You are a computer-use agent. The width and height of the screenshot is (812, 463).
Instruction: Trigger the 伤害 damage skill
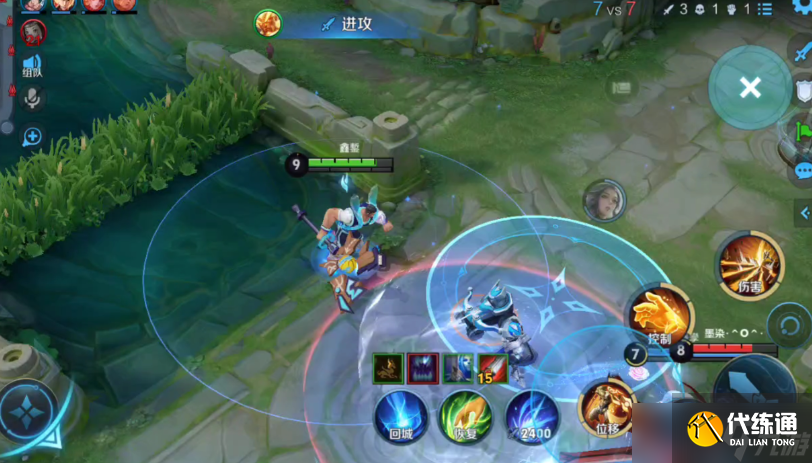[748, 263]
